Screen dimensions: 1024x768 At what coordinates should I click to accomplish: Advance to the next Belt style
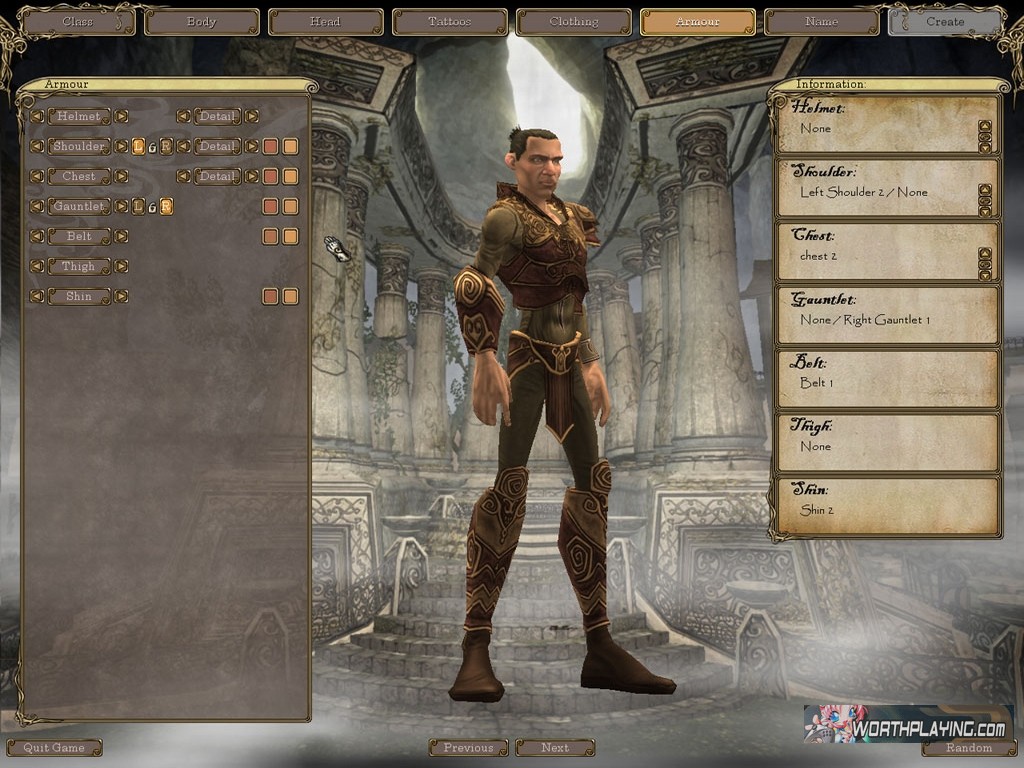click(121, 236)
